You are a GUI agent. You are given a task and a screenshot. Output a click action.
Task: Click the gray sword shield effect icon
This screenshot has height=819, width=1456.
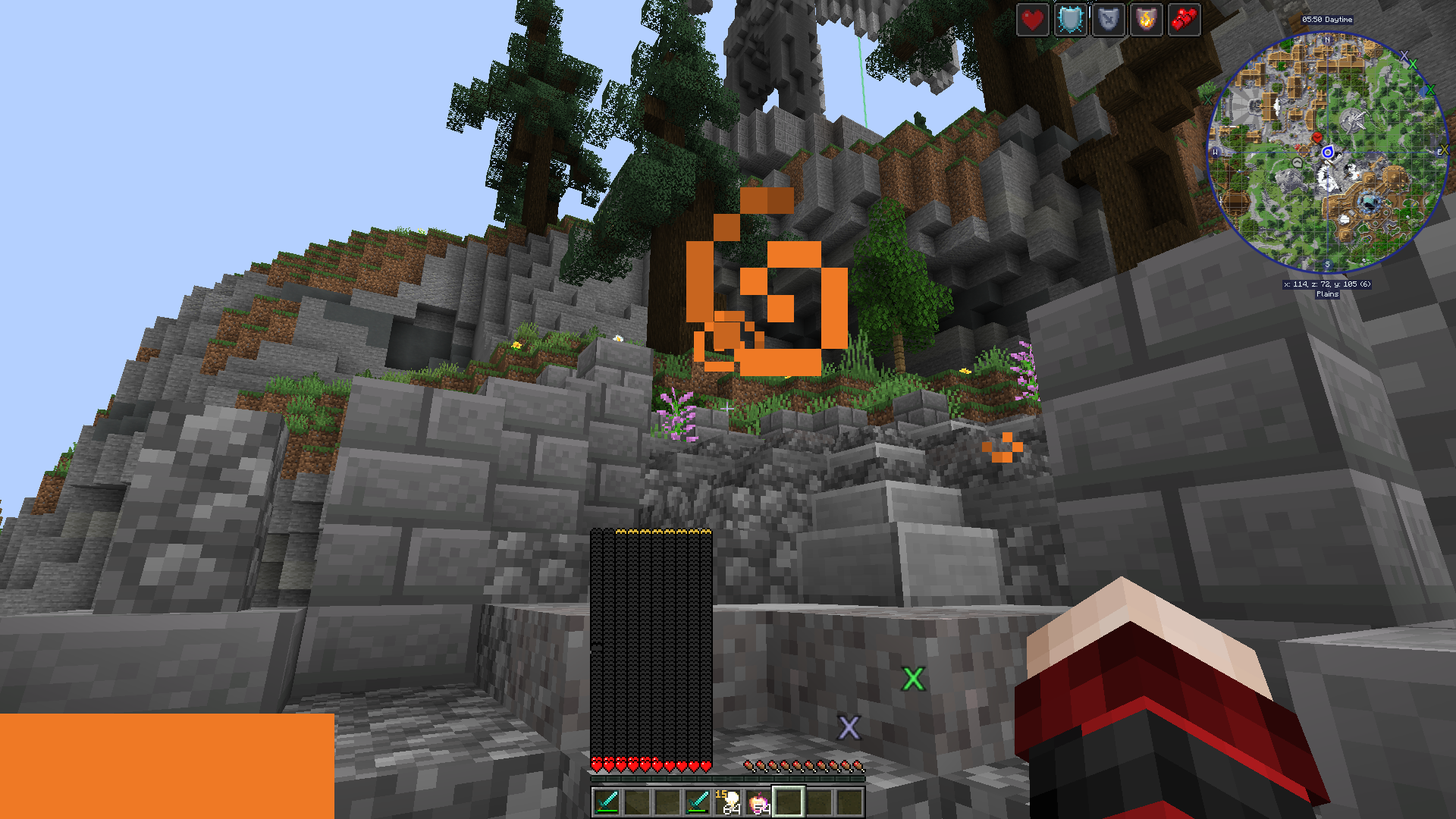click(x=1108, y=20)
